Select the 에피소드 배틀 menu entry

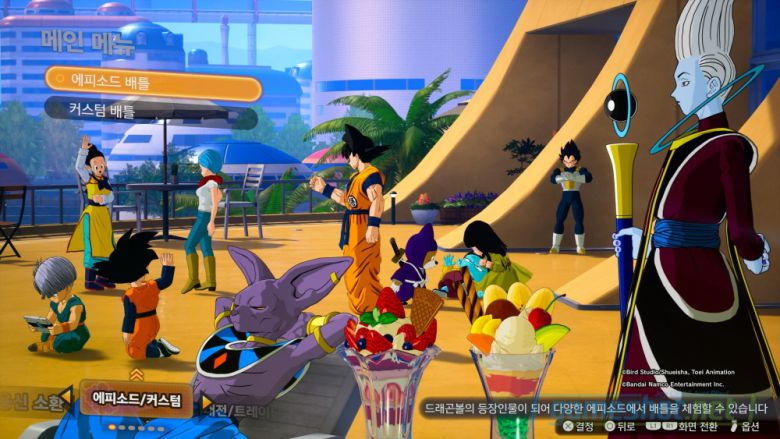152,83
